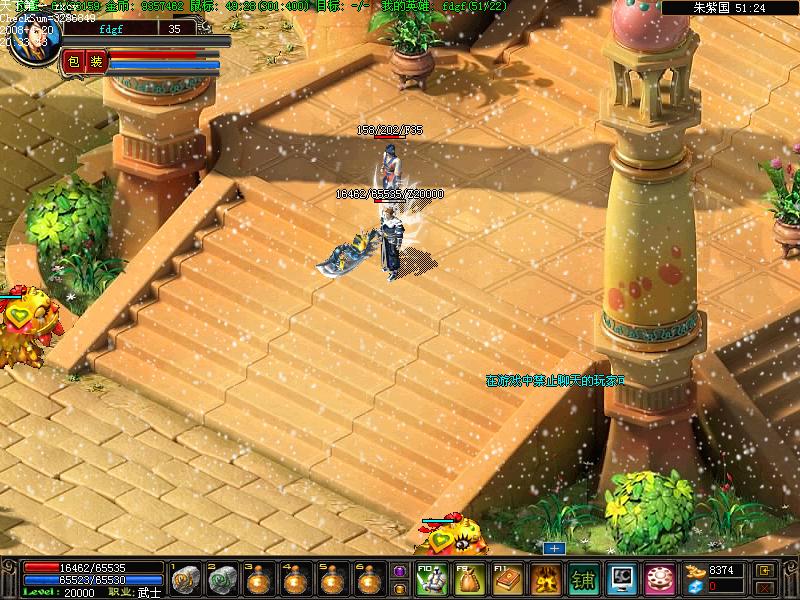Click the small blue plus button

coord(554,548)
